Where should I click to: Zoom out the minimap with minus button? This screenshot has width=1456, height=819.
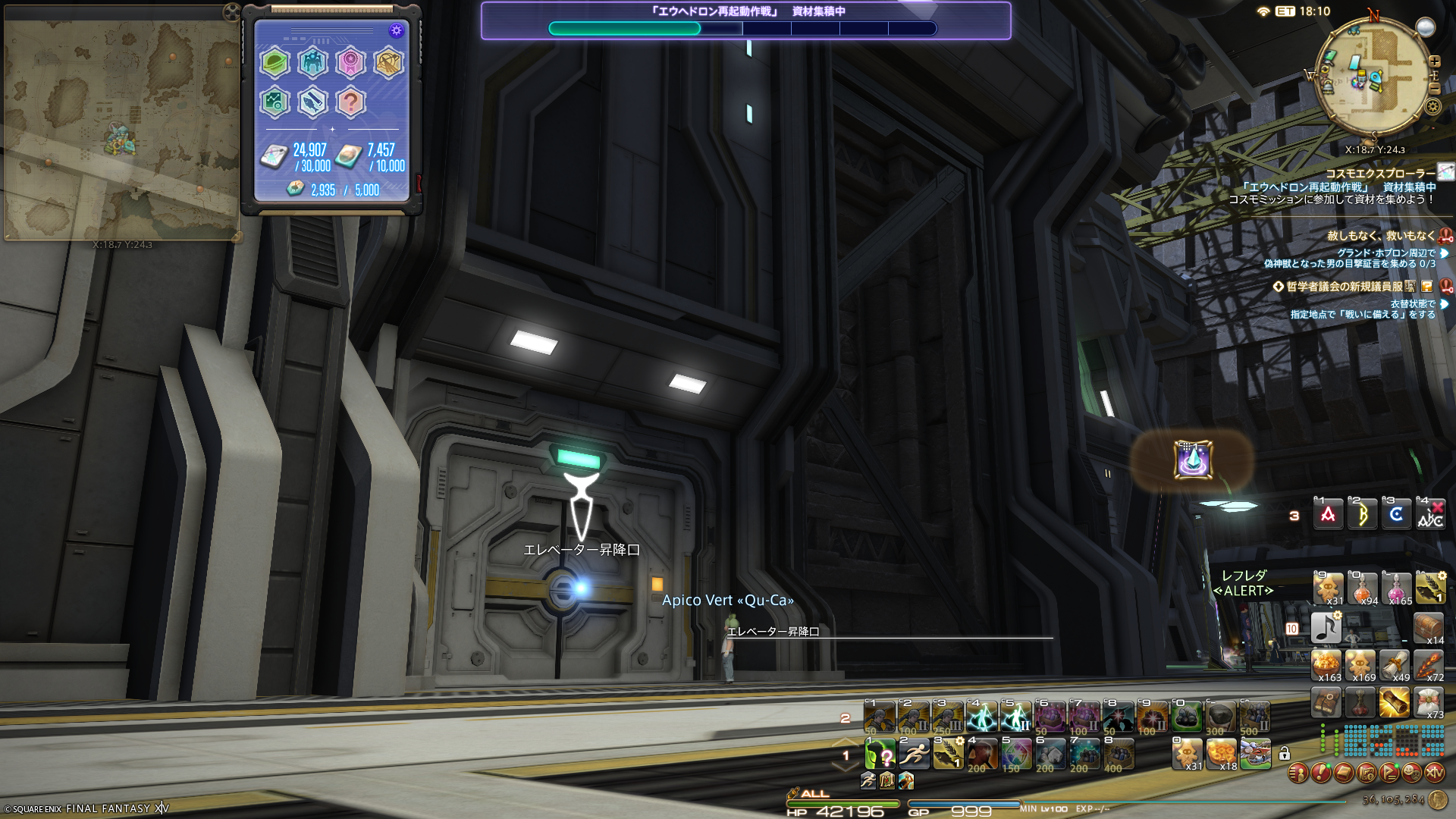[x=1434, y=89]
